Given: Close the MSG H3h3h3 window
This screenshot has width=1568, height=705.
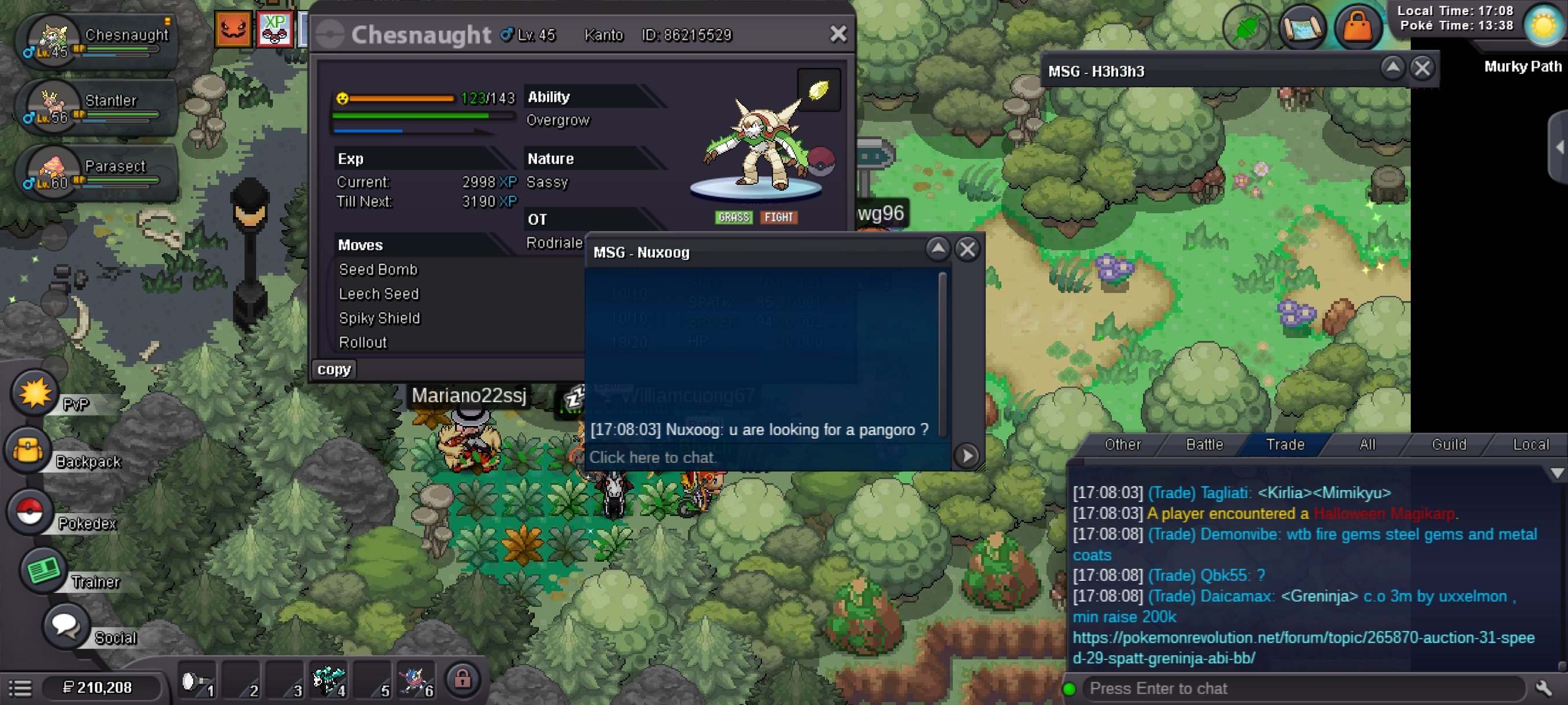Looking at the screenshot, I should tap(1422, 68).
